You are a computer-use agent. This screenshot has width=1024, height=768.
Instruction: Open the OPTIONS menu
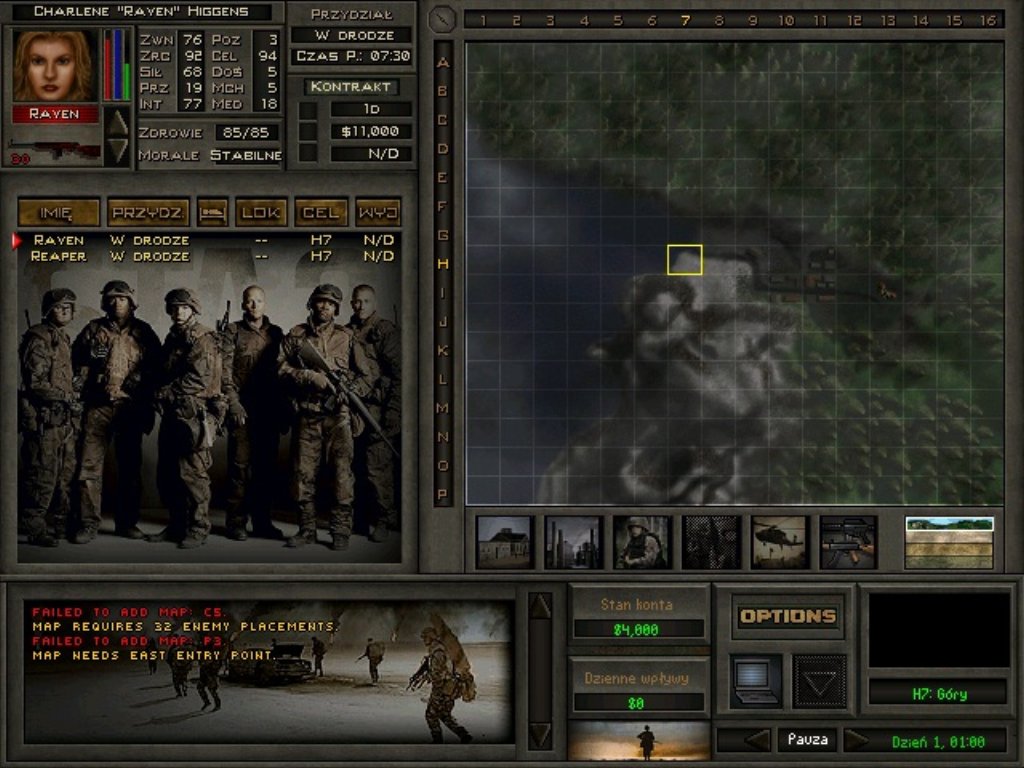(x=788, y=616)
